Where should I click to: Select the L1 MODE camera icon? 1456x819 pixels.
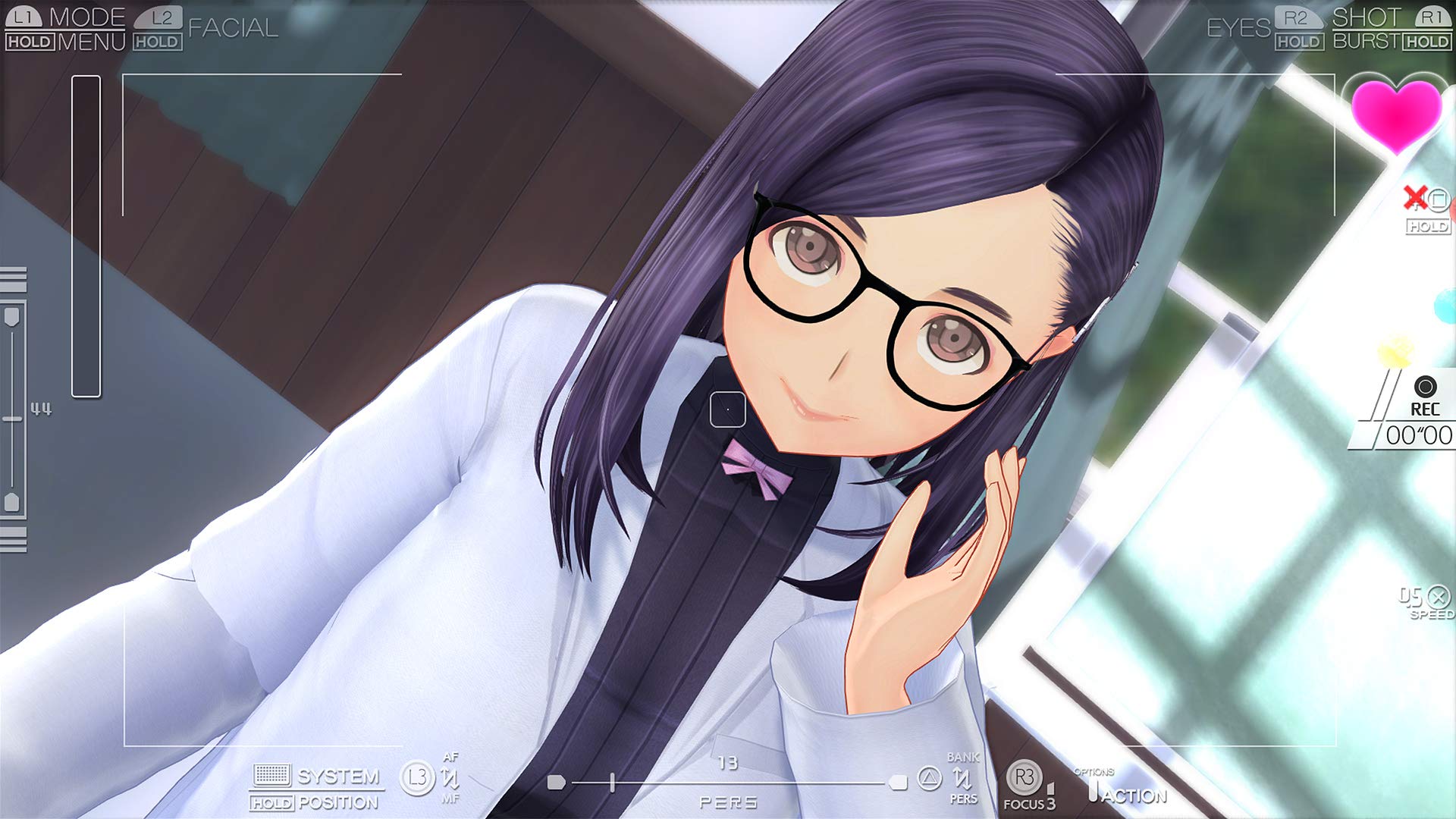click(23, 17)
